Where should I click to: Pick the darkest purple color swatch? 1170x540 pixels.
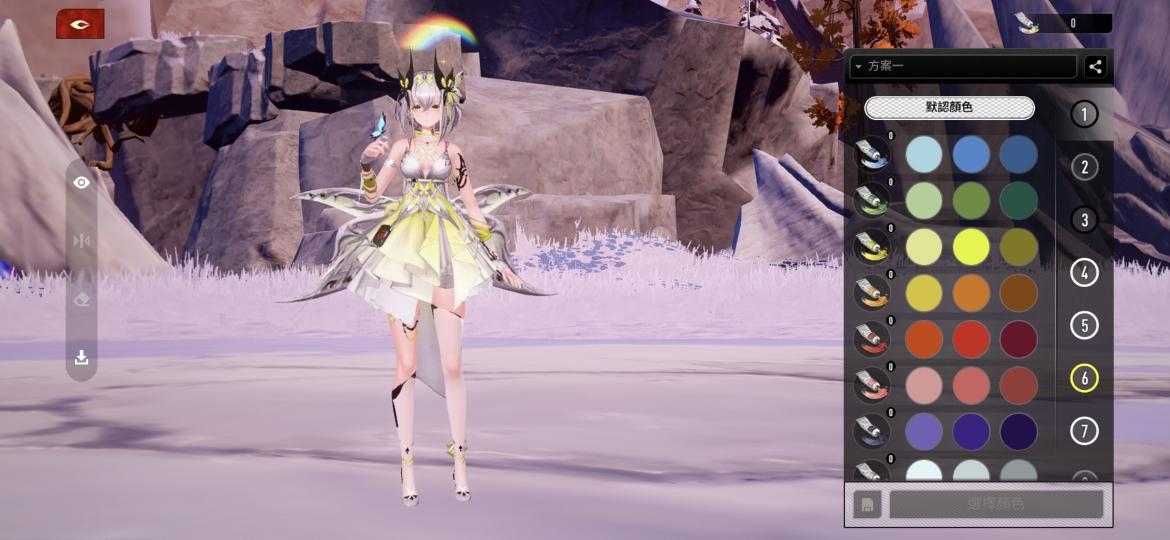(1018, 432)
